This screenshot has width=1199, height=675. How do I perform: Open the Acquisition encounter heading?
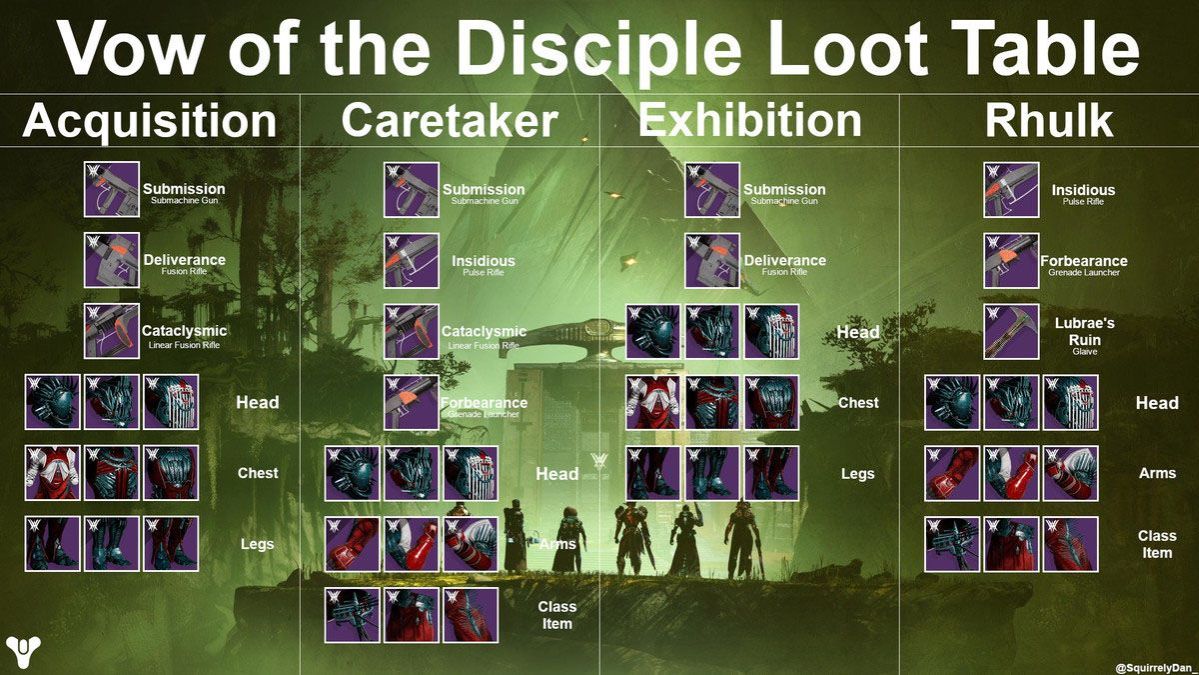point(150,122)
